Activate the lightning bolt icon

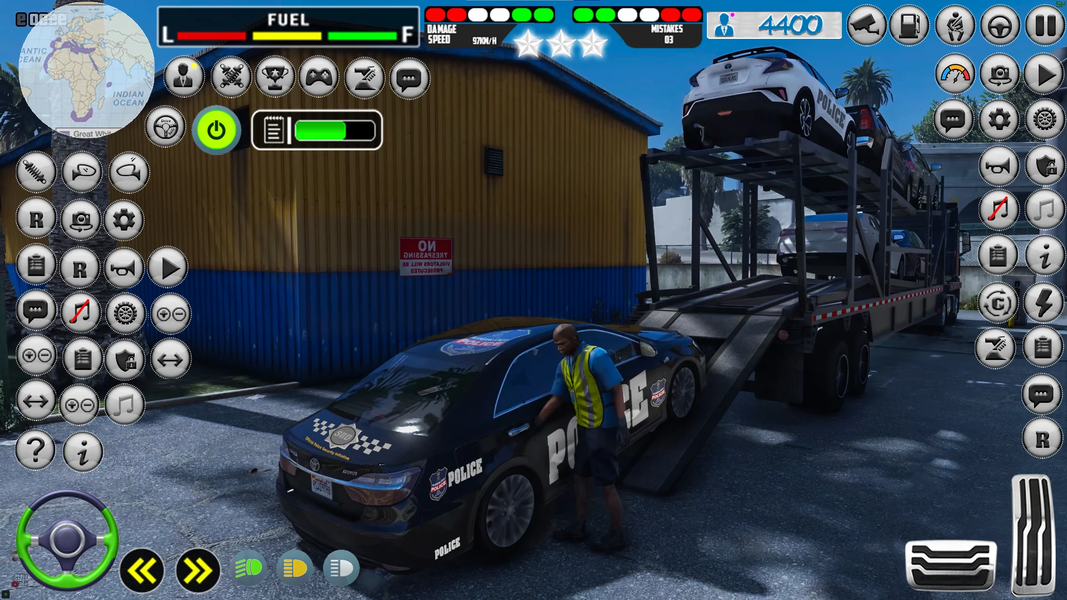pyautogui.click(x=1043, y=303)
